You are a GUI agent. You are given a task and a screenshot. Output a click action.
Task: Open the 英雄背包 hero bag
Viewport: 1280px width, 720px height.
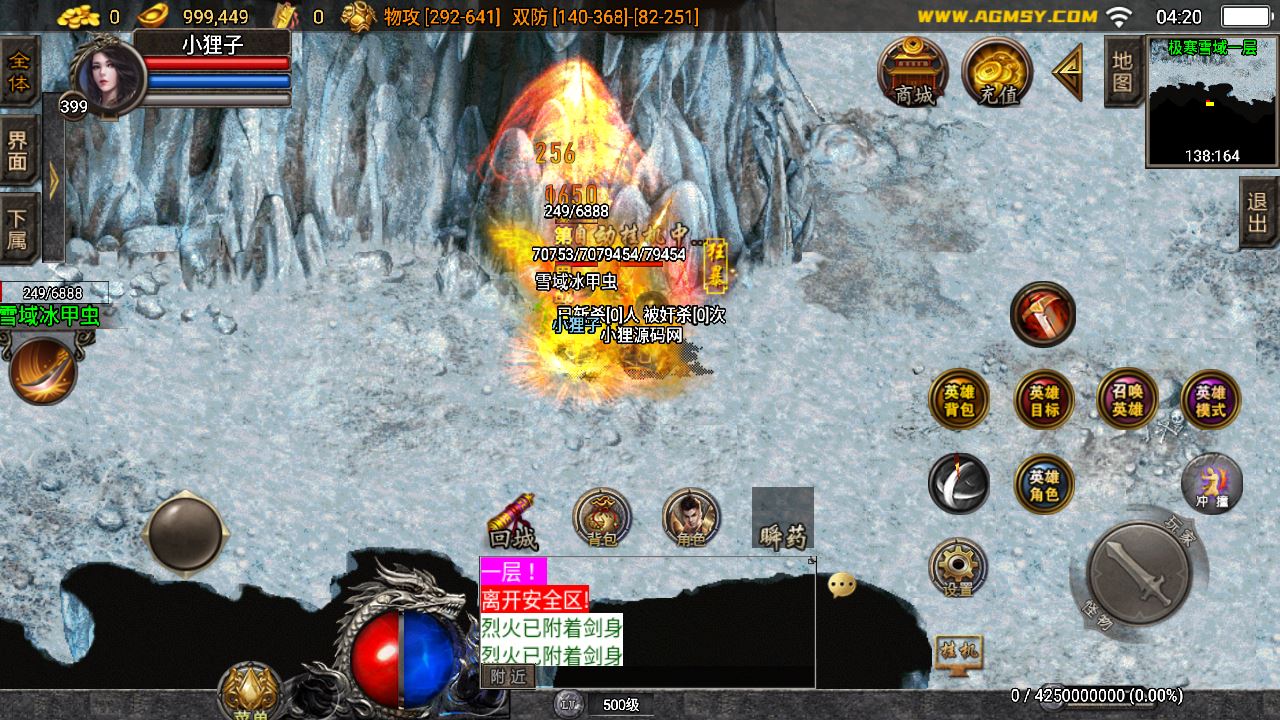(959, 400)
